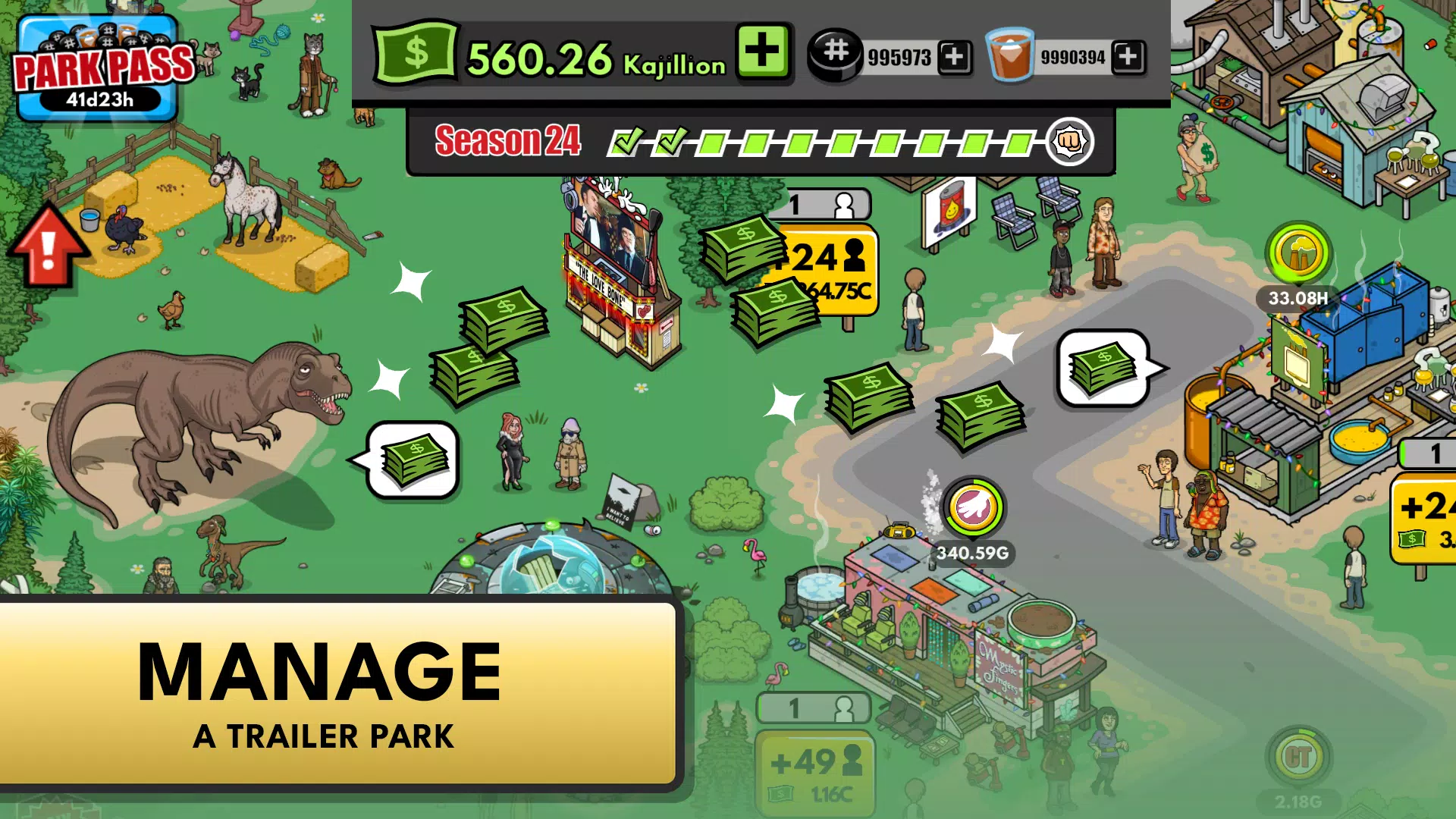Viewport: 1456px width, 819px height.
Task: Tap the first green checkmark on Season 24 progress
Action: coord(629,140)
